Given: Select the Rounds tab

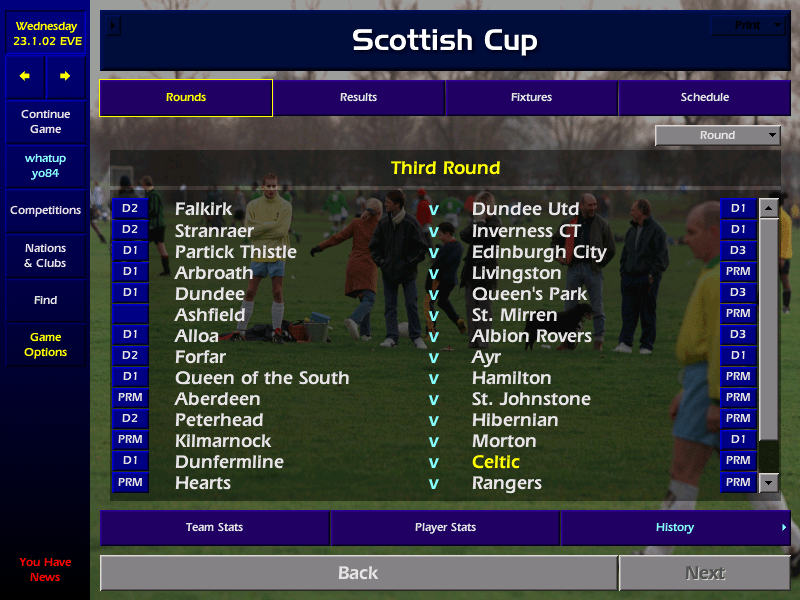Looking at the screenshot, I should point(186,98).
